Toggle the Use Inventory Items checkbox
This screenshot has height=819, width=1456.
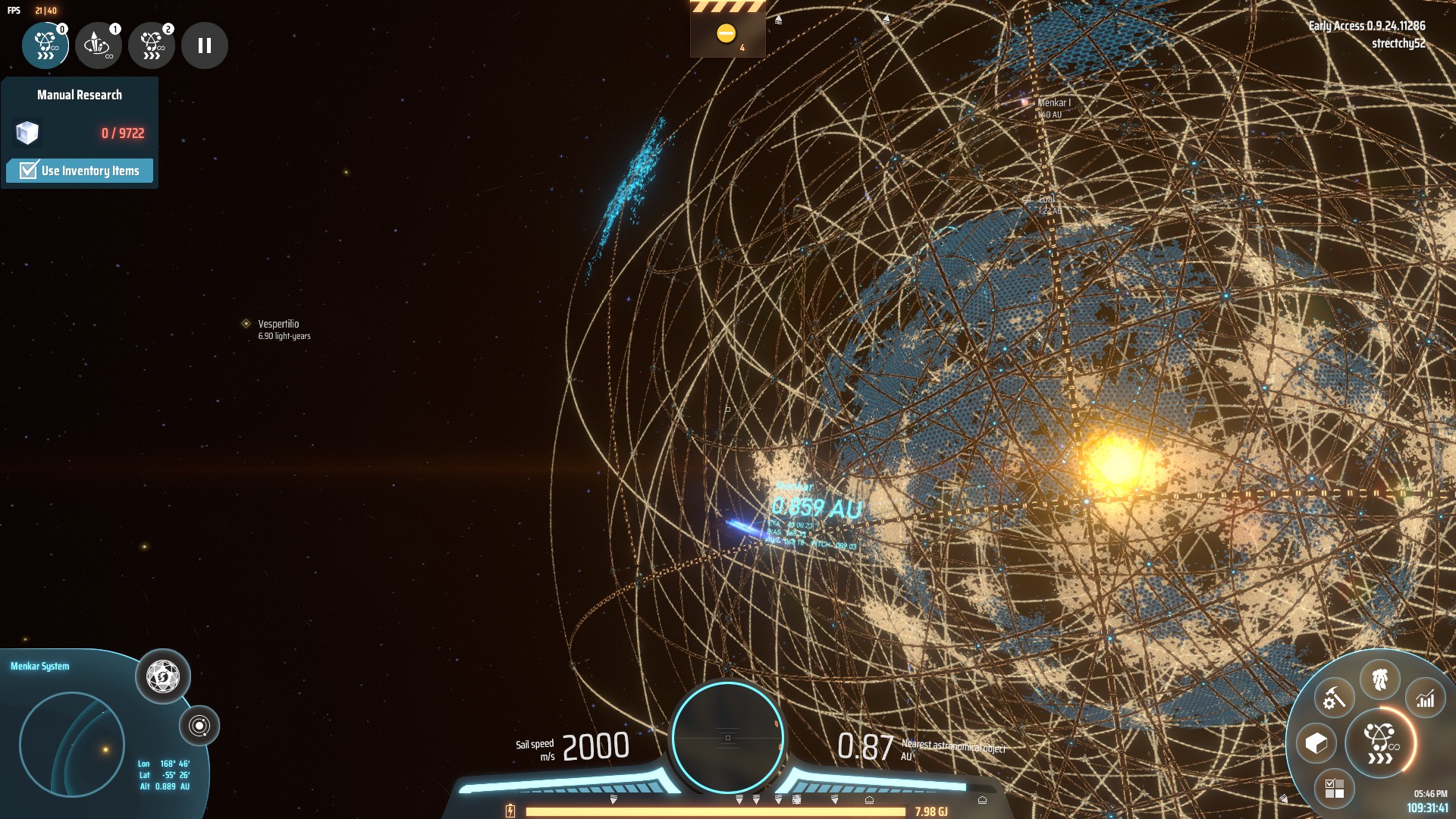tap(27, 171)
